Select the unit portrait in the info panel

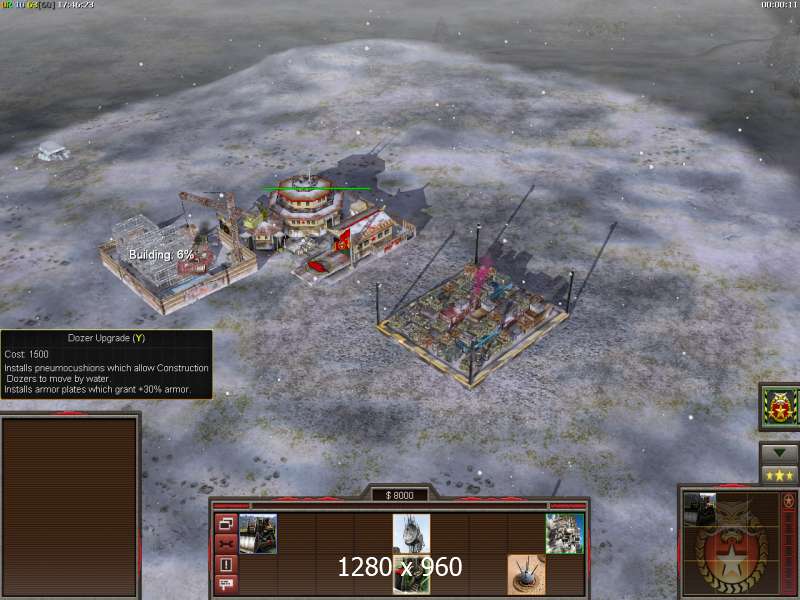coord(700,510)
